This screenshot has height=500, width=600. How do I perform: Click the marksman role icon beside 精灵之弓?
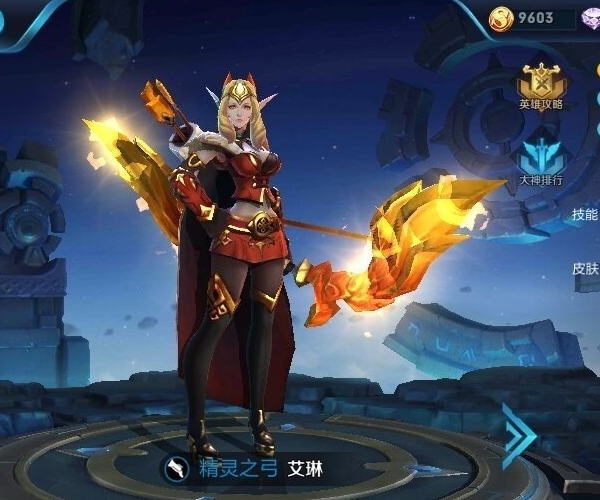tap(176, 467)
